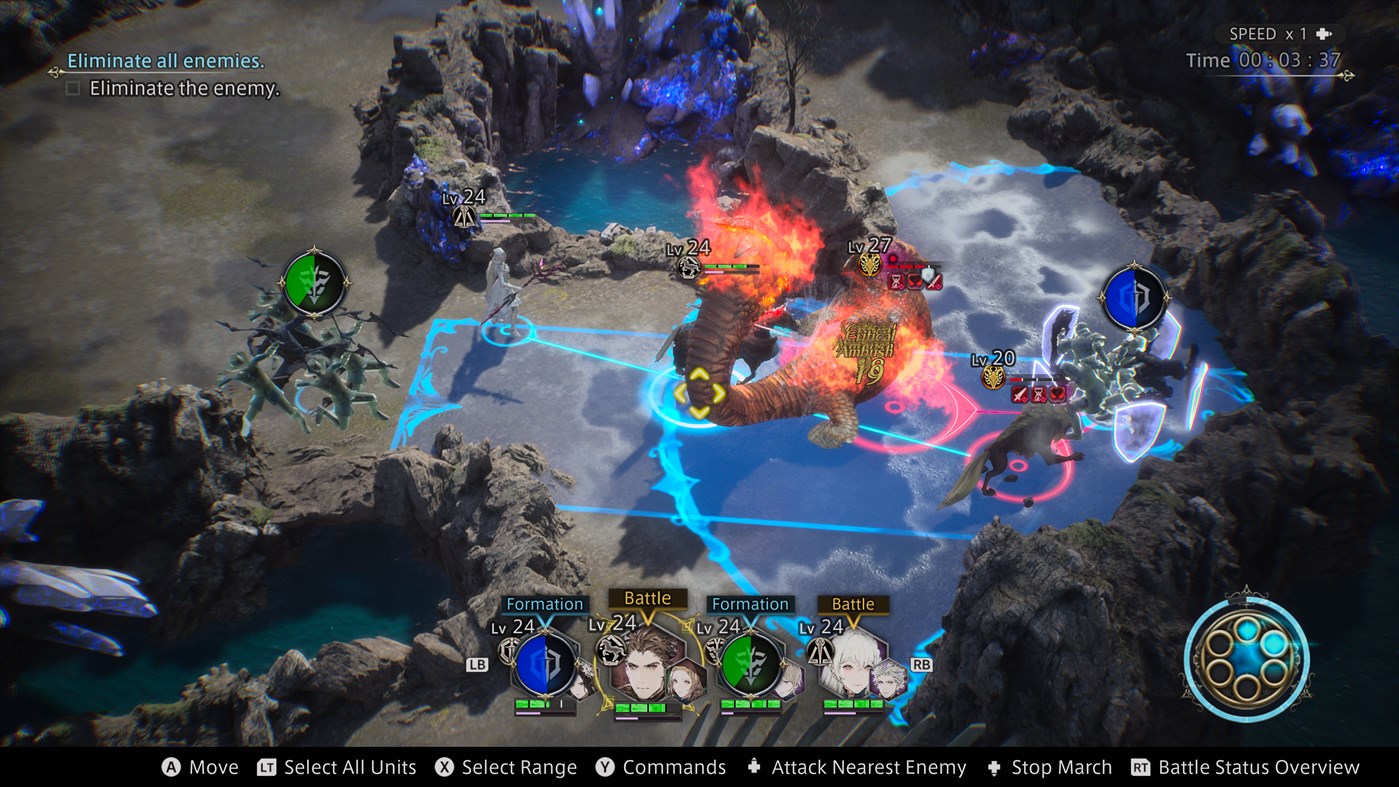The height and width of the screenshot is (787, 1399).
Task: Click the gold enemy crest beside the Lv 27 marker
Action: click(x=870, y=265)
